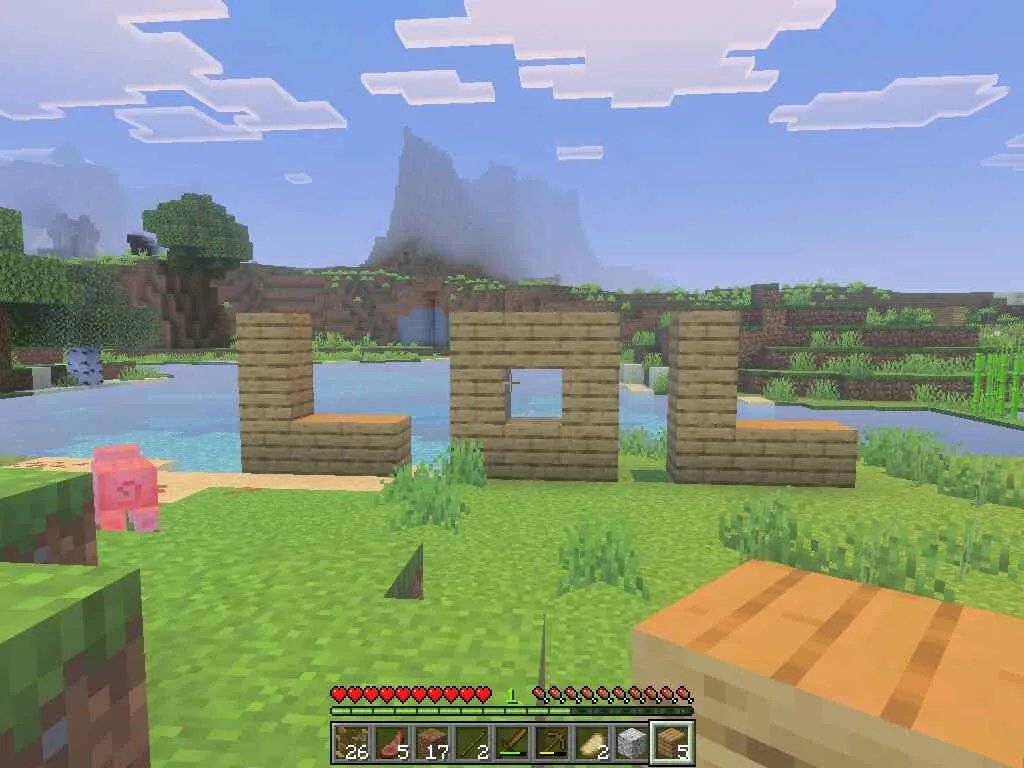Select the raw porkchop hotbar slot
The image size is (1024, 768).
(391, 743)
